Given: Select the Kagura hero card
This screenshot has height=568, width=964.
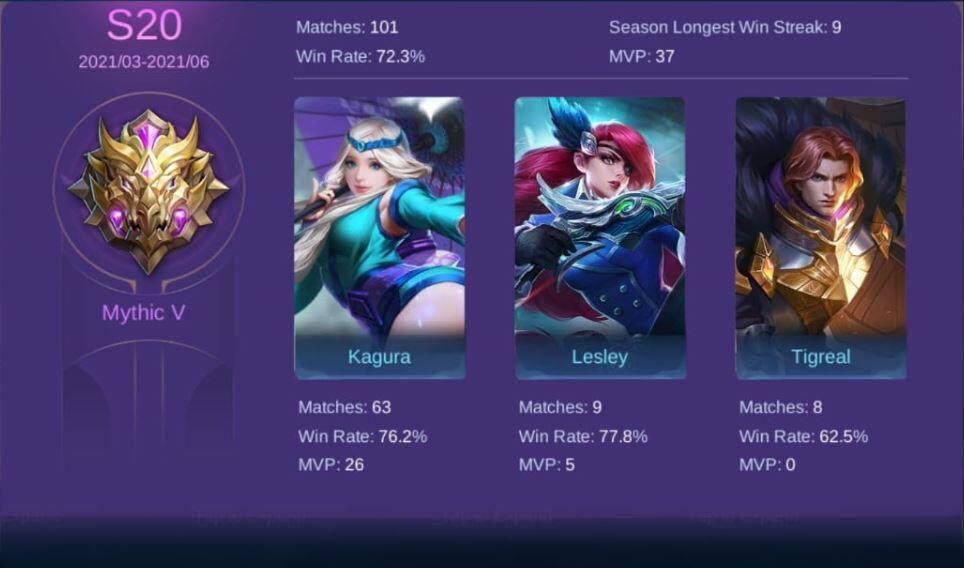Looking at the screenshot, I should 379,237.
